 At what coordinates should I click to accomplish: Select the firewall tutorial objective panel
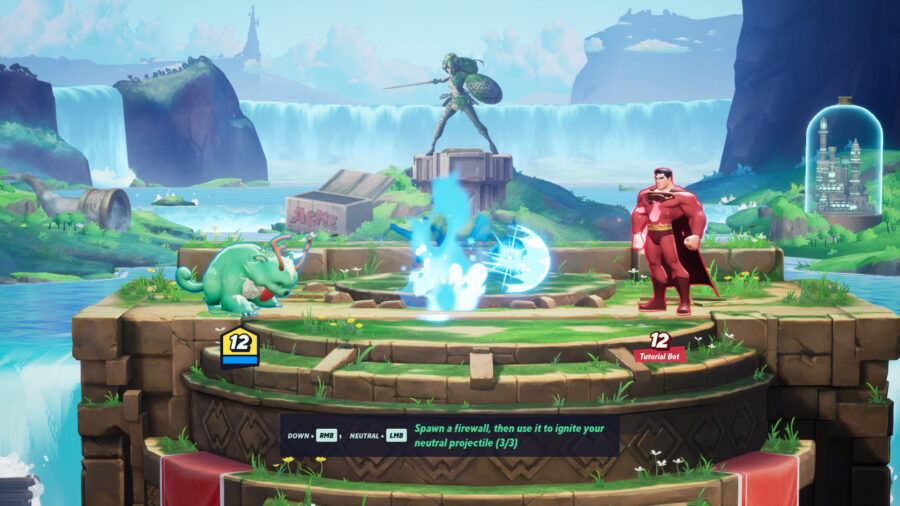point(449,435)
